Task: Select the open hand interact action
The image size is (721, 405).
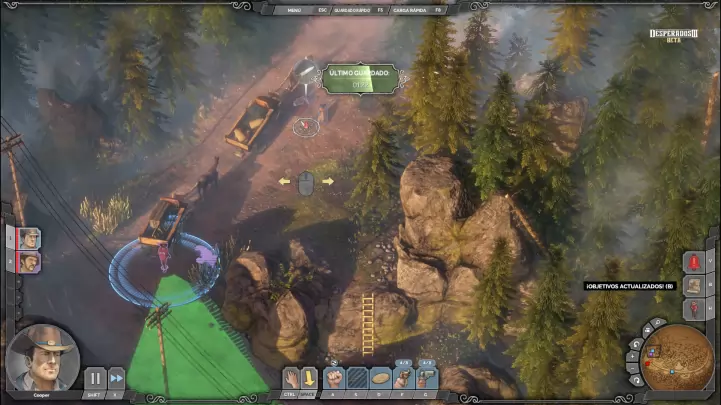Action: pyautogui.click(x=291, y=378)
